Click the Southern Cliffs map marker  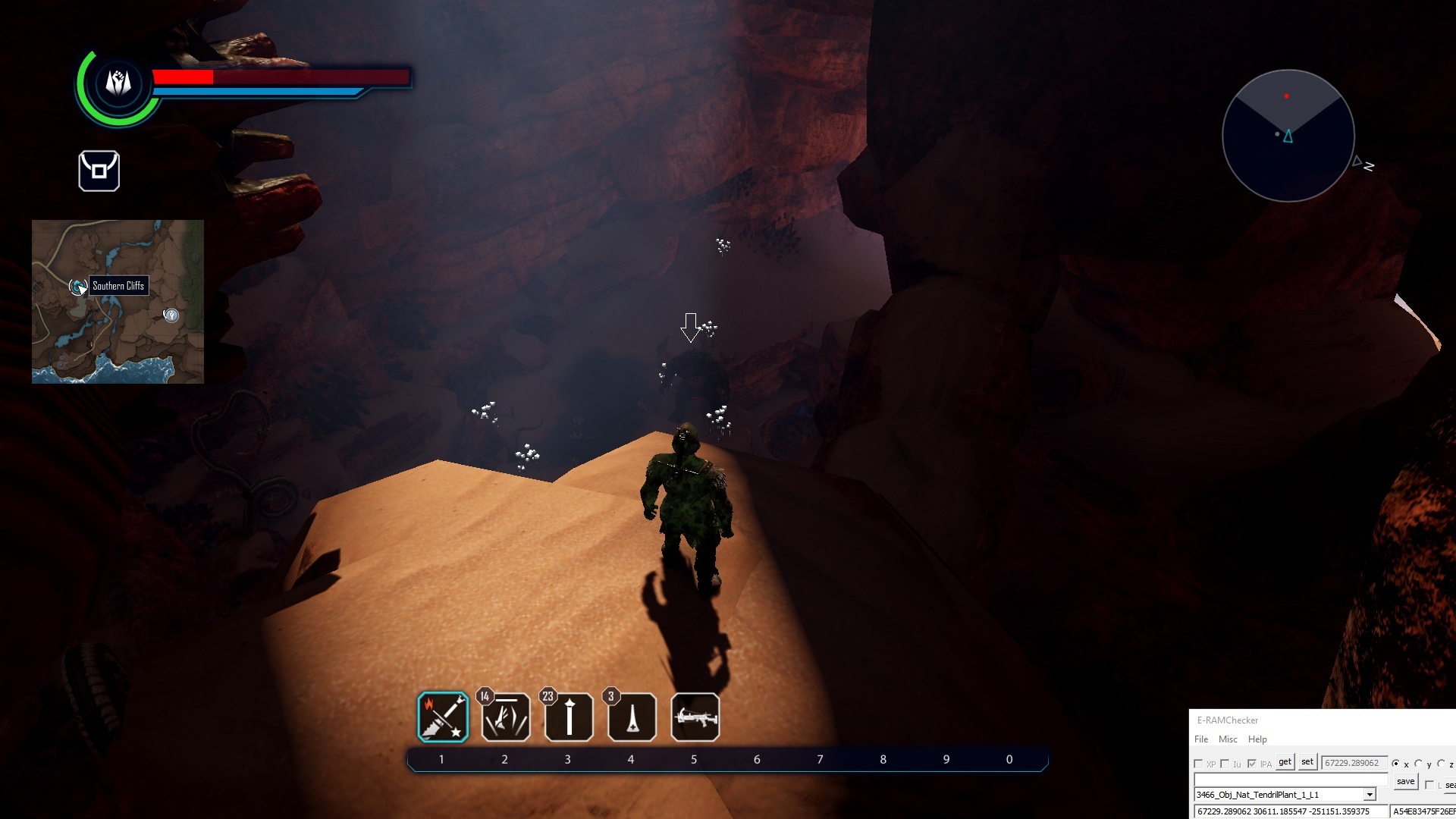pos(77,287)
